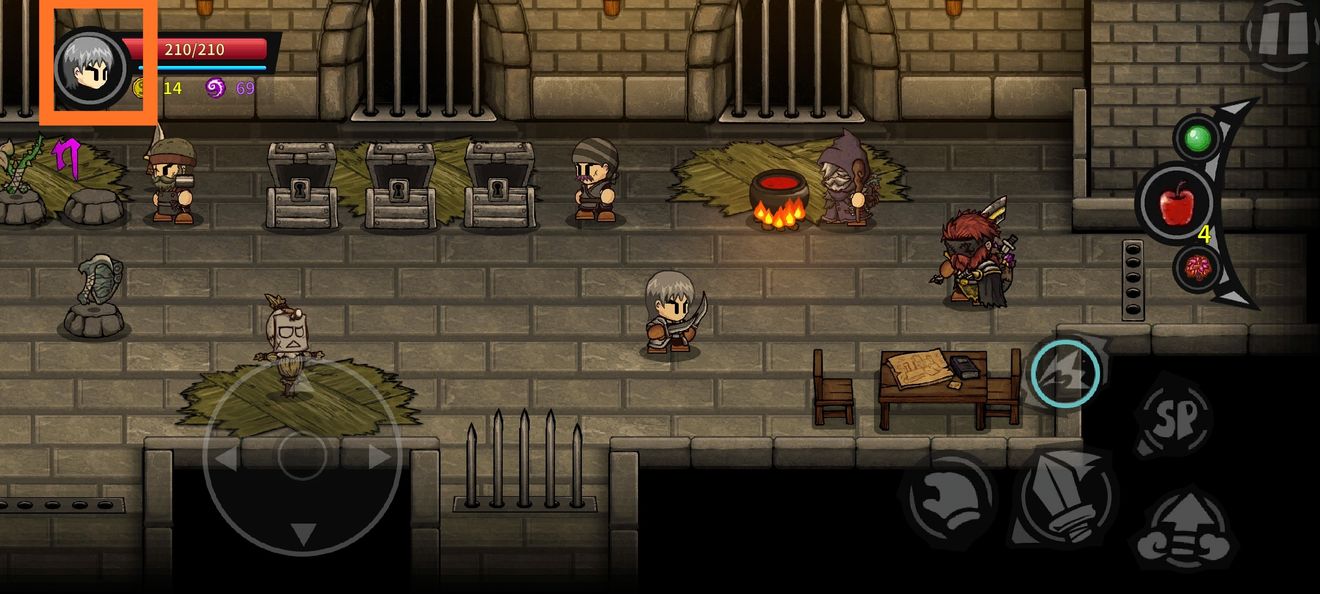The width and height of the screenshot is (1320, 594).
Task: Tap the joystick's right arrow
Action: click(379, 458)
